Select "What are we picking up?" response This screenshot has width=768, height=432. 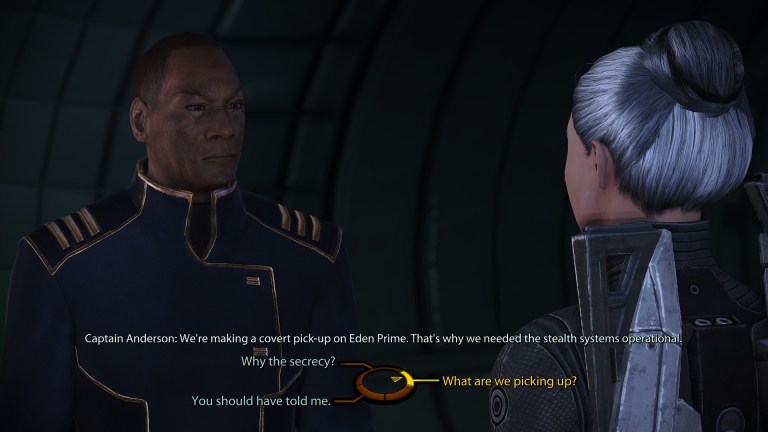[x=509, y=381]
